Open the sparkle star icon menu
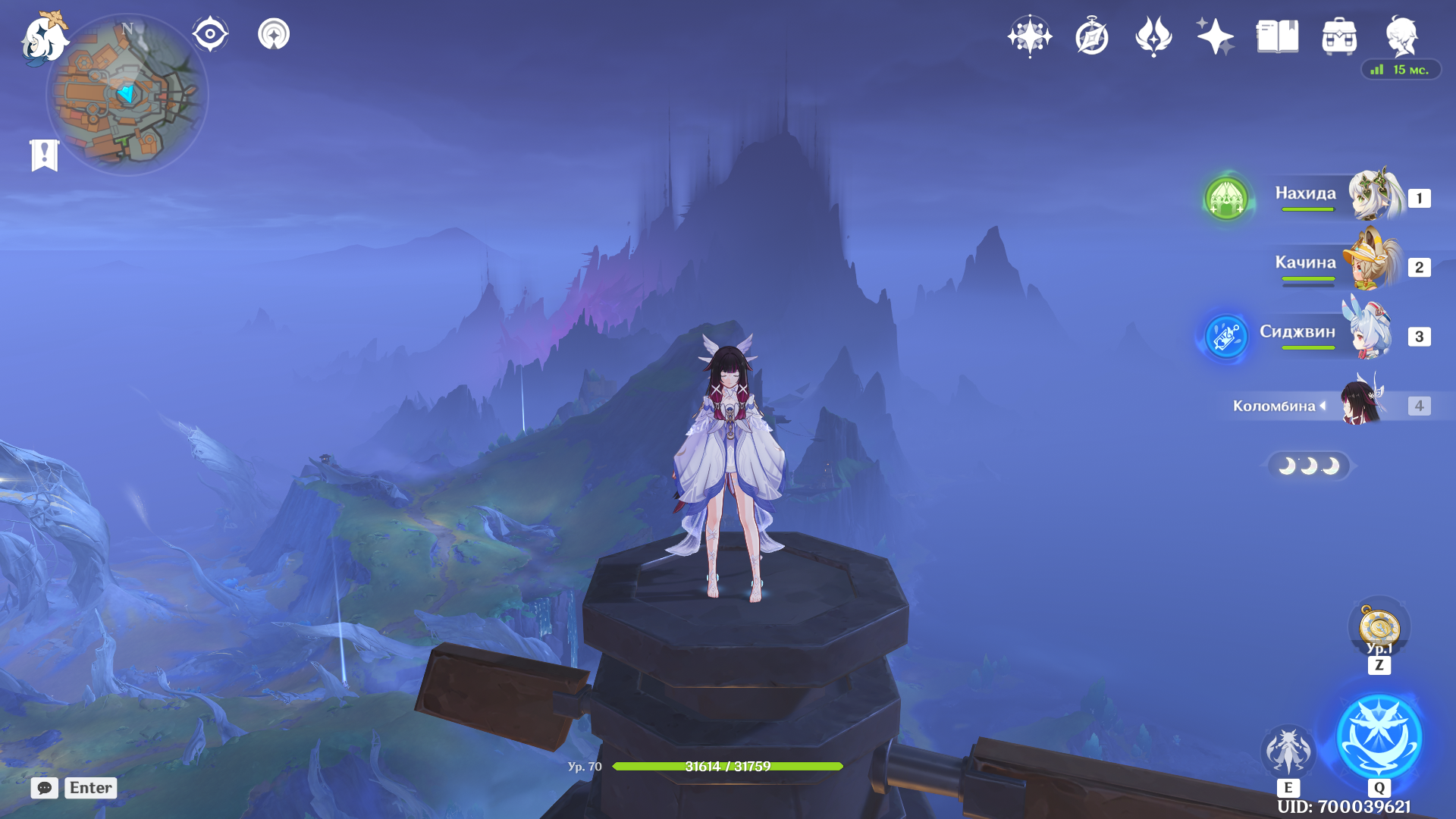Image resolution: width=1456 pixels, height=819 pixels. (x=1216, y=36)
